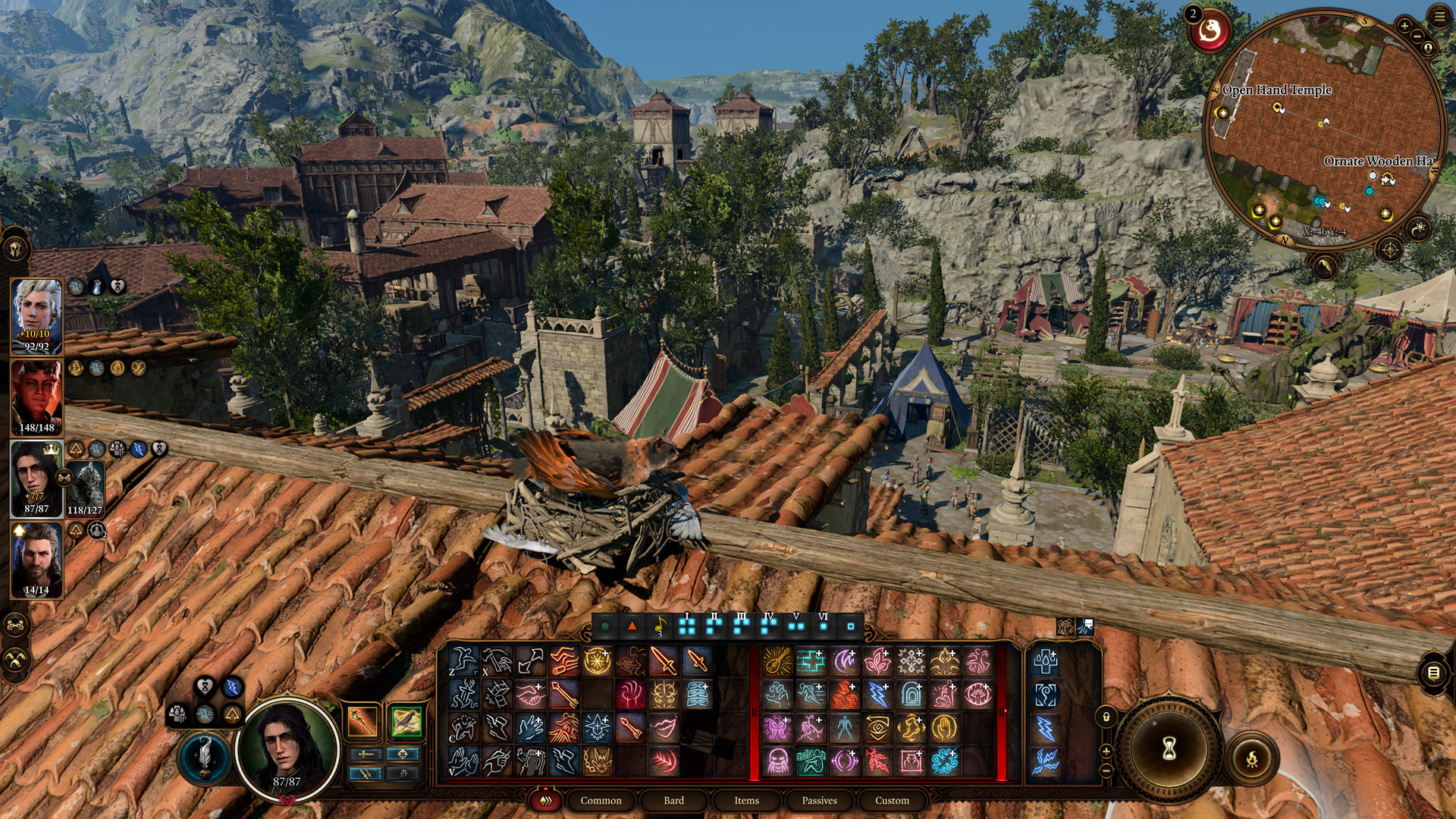
Task: Activate the lute performance ability icon
Action: point(777,661)
